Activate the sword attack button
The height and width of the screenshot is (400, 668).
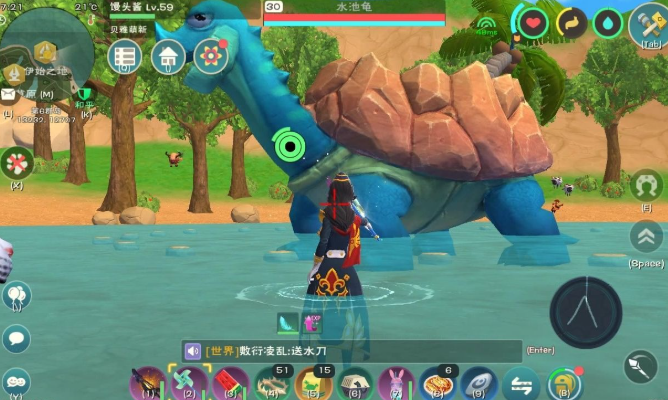click(x=640, y=366)
